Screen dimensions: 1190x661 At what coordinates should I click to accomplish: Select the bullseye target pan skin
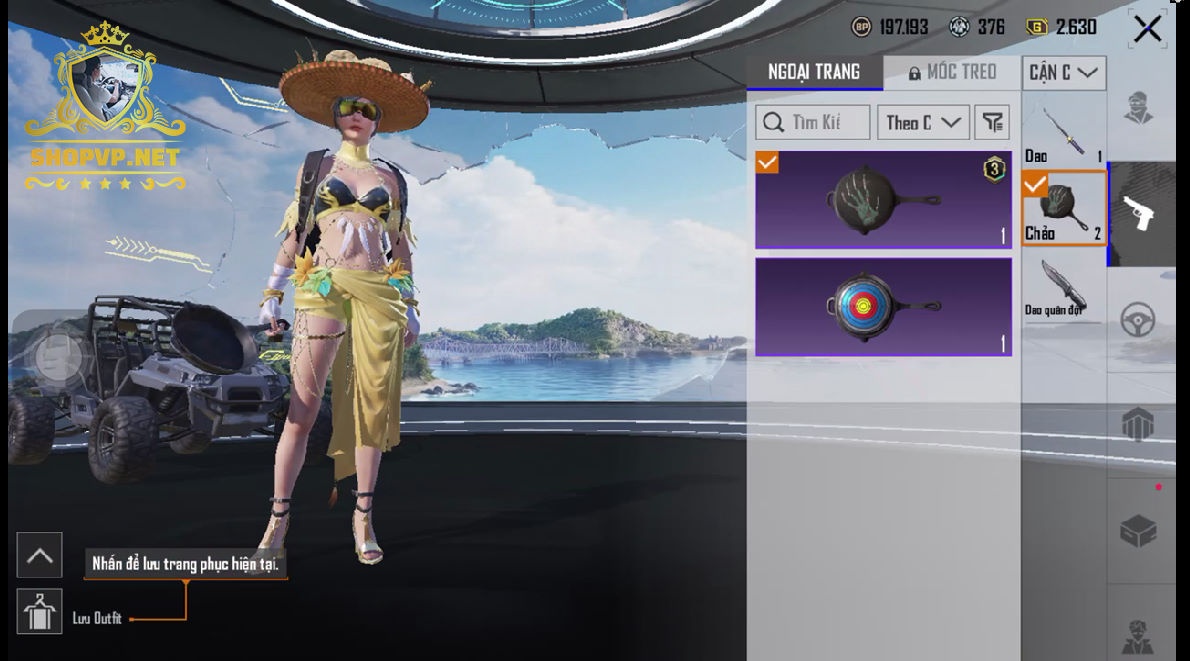pyautogui.click(x=883, y=307)
